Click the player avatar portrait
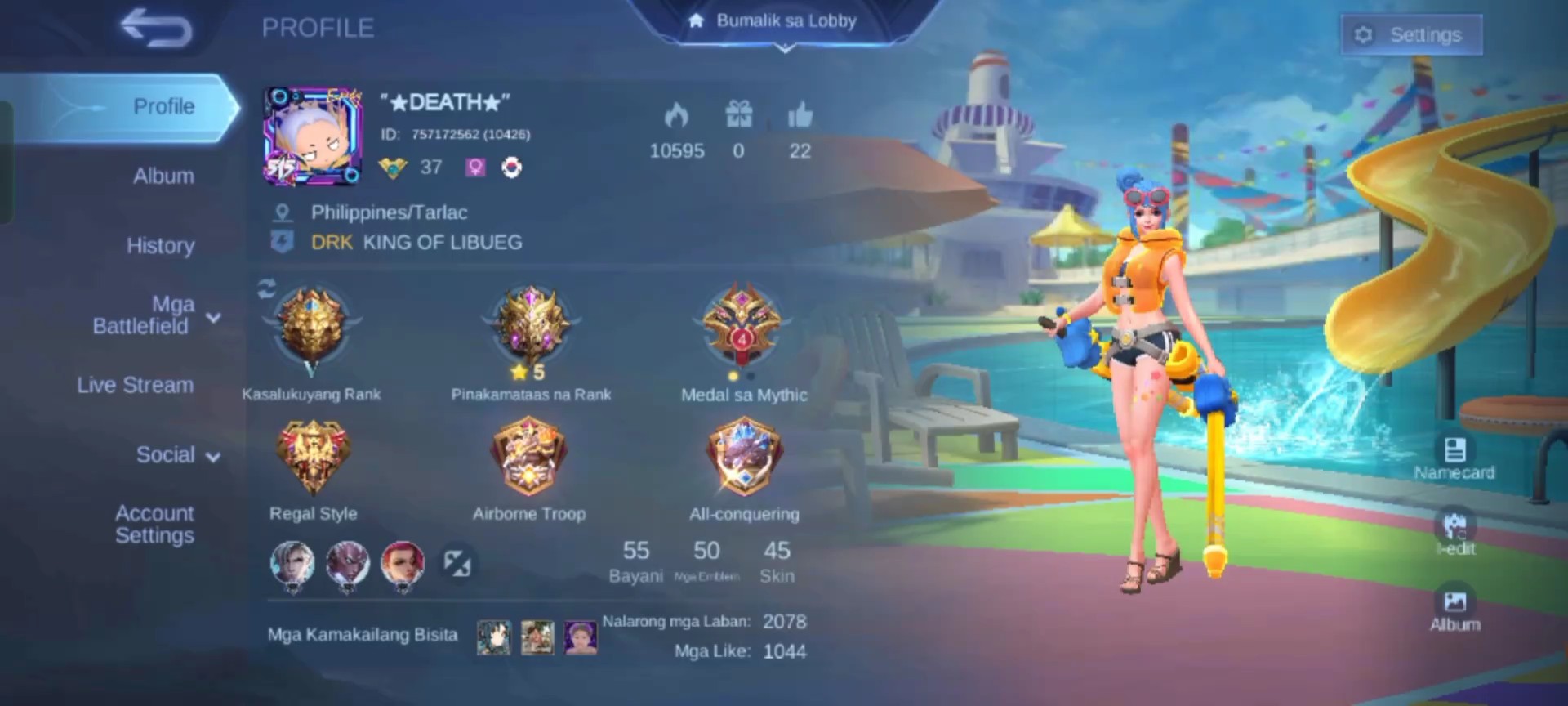The width and height of the screenshot is (1568, 706). 313,136
